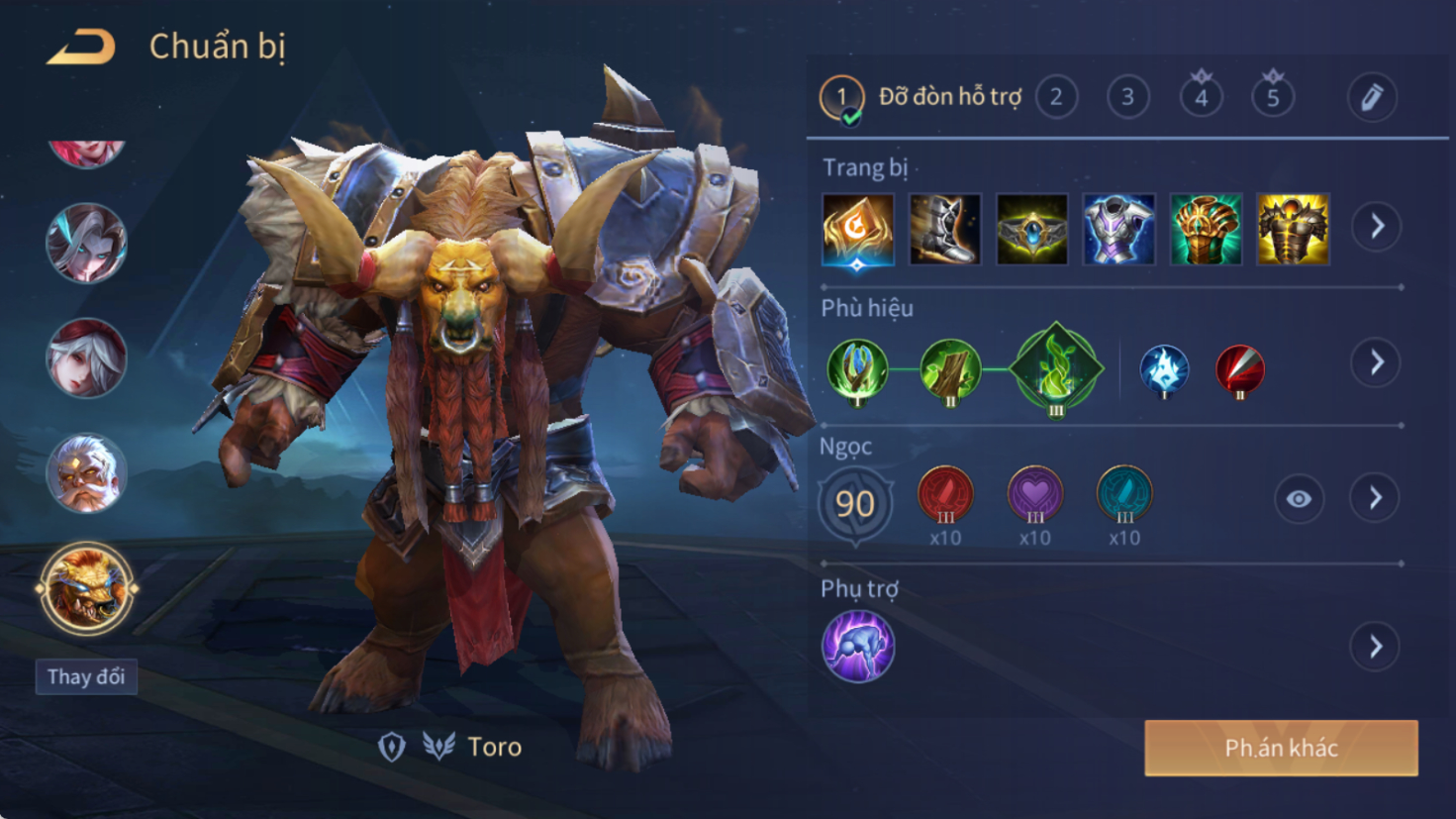Image resolution: width=1456 pixels, height=819 pixels.
Task: Toggle the Ngọc rune details eye icon
Action: [1299, 499]
